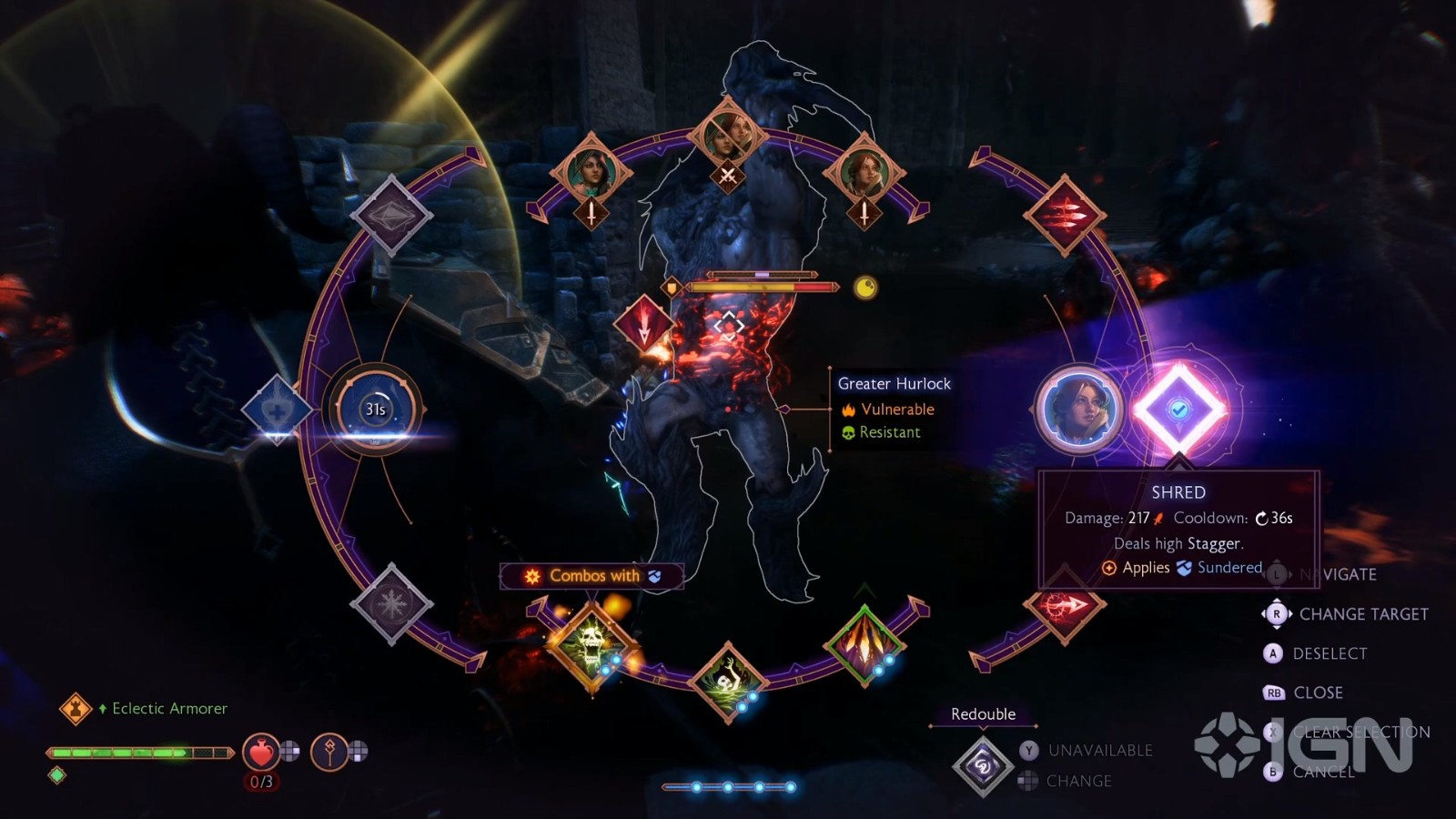Click the red downward-arrow marker on the enemy
This screenshot has width=1456, height=819.
[x=644, y=325]
